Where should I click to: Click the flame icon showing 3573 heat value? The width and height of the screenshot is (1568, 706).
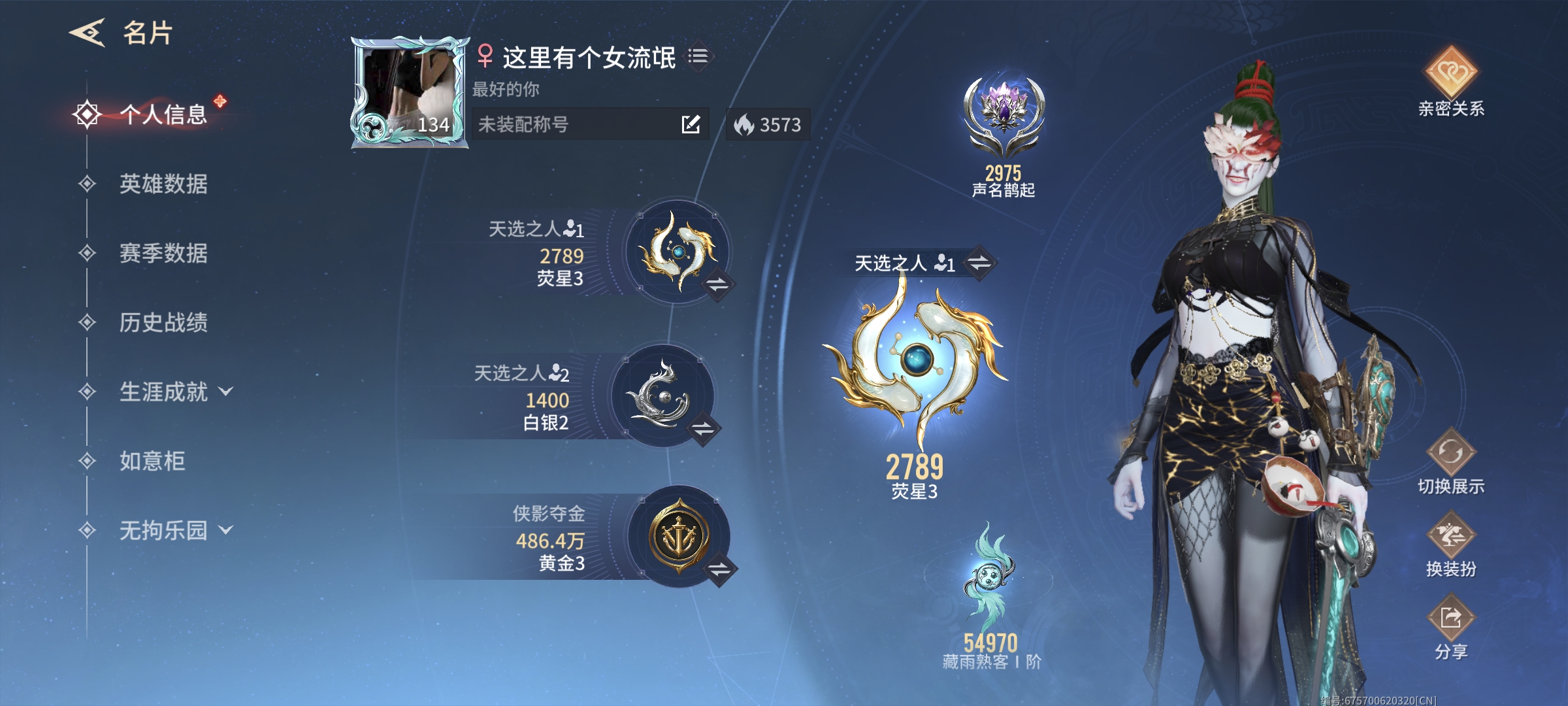pos(745,124)
